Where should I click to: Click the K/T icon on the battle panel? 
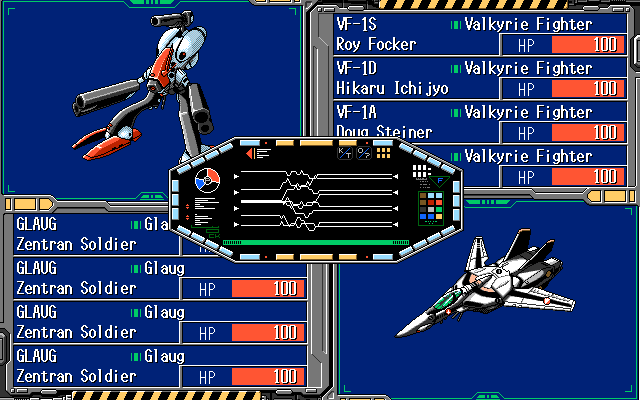(x=345, y=152)
